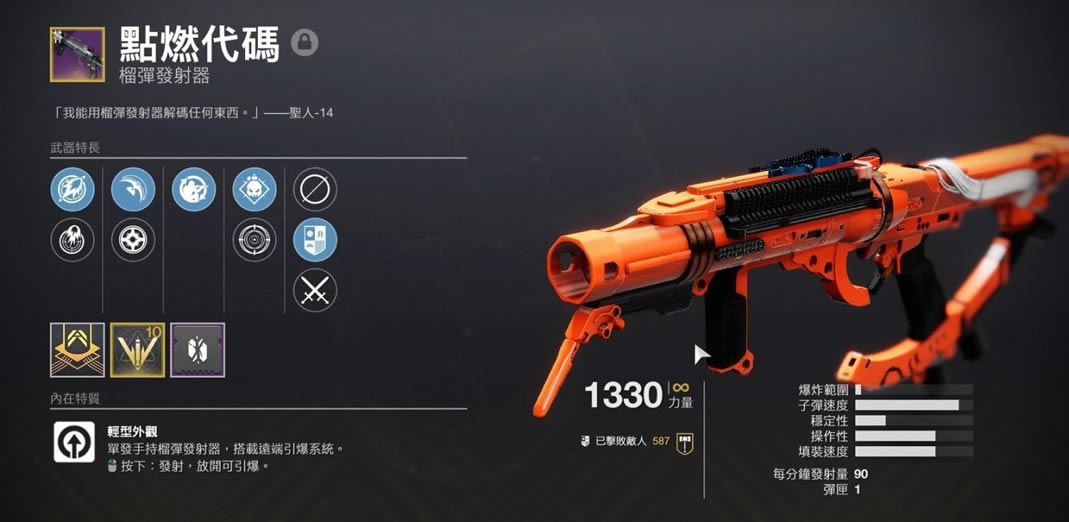This screenshot has height=522, width=1069.
Task: Select the blue comet barrel perk
Action: point(73,189)
